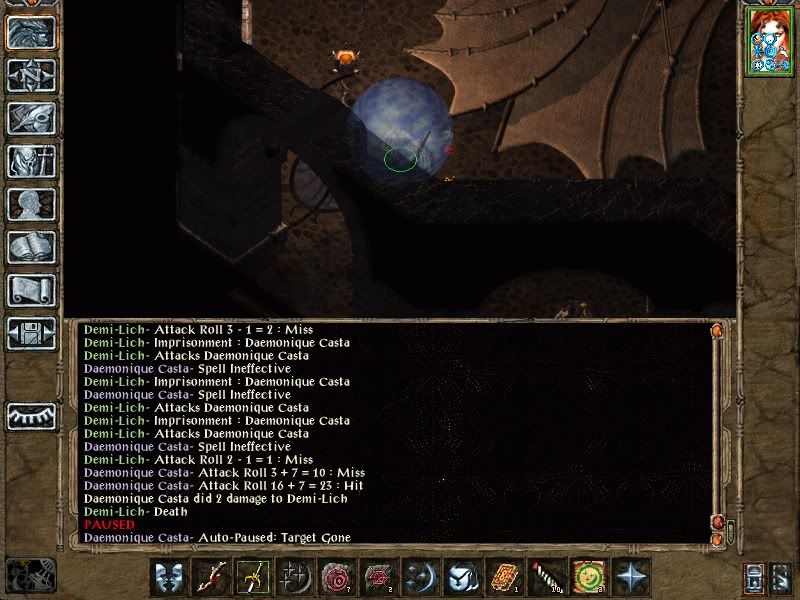
Task: Click the closed-eye rest button
Action: pyautogui.click(x=31, y=415)
